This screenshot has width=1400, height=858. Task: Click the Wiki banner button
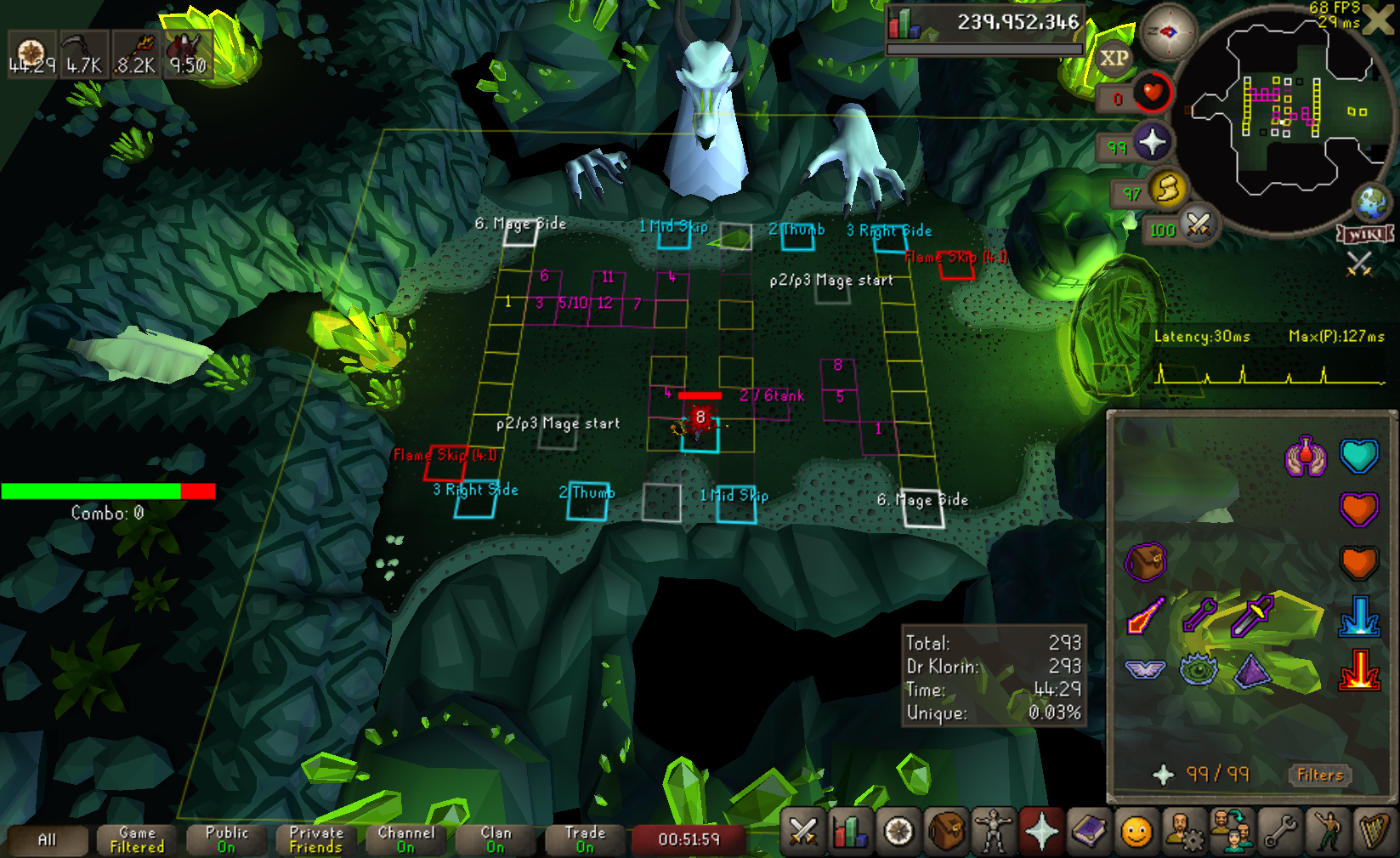point(1365,234)
